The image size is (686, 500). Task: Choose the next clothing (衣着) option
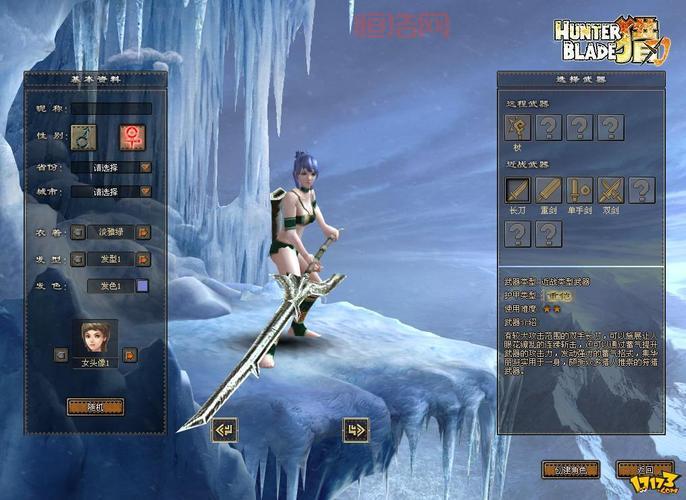point(145,232)
